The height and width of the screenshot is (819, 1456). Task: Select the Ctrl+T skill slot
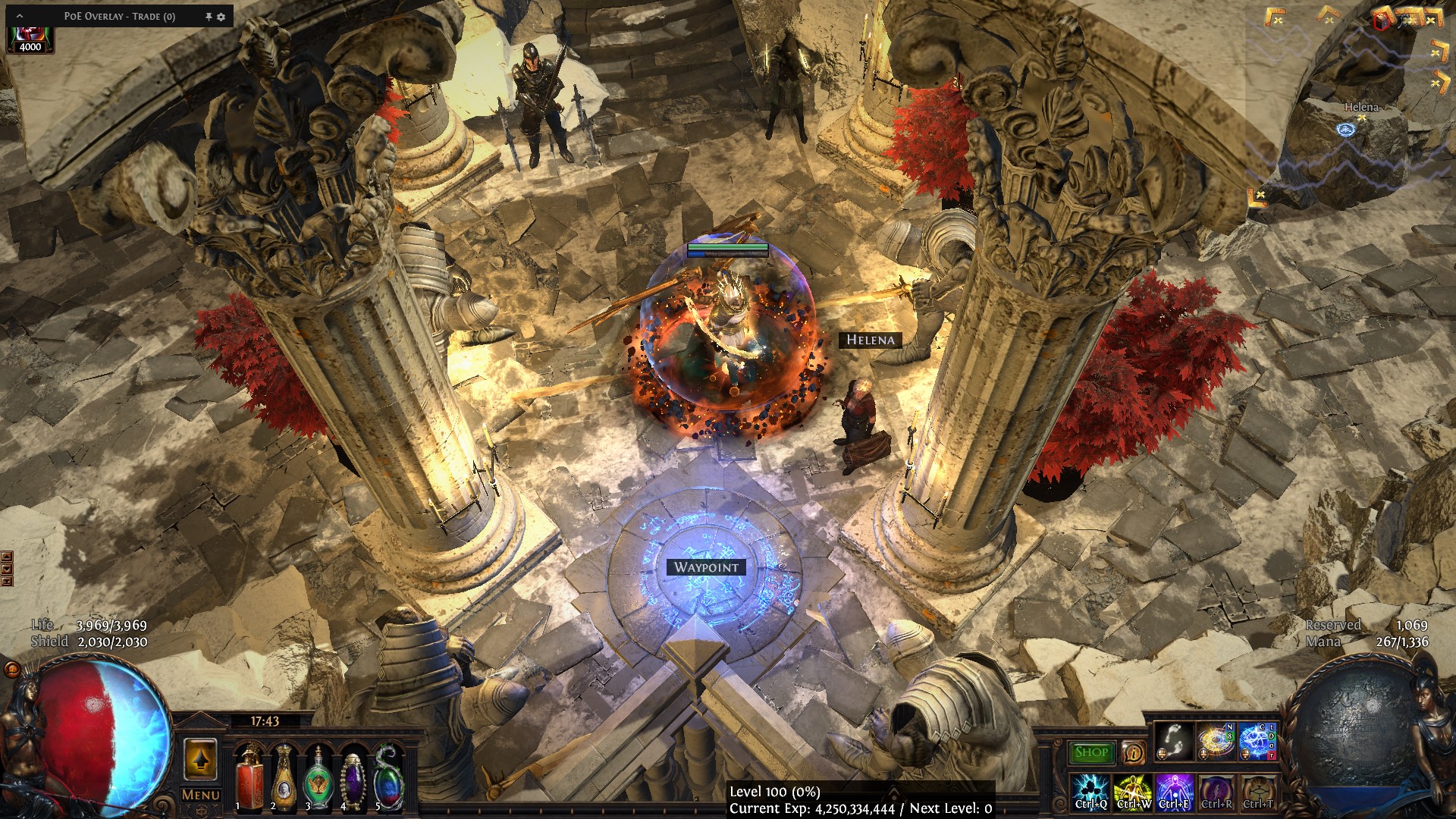click(1258, 792)
